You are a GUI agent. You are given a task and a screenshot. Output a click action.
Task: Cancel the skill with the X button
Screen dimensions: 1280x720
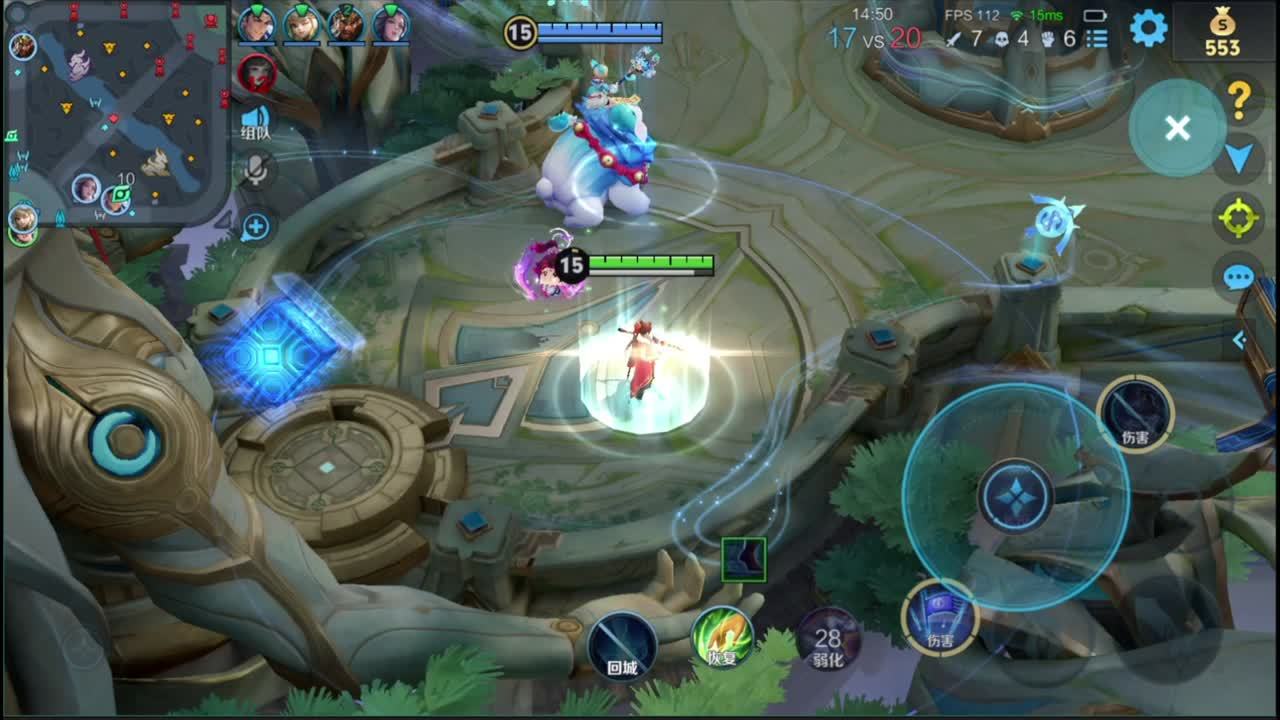(x=1177, y=128)
